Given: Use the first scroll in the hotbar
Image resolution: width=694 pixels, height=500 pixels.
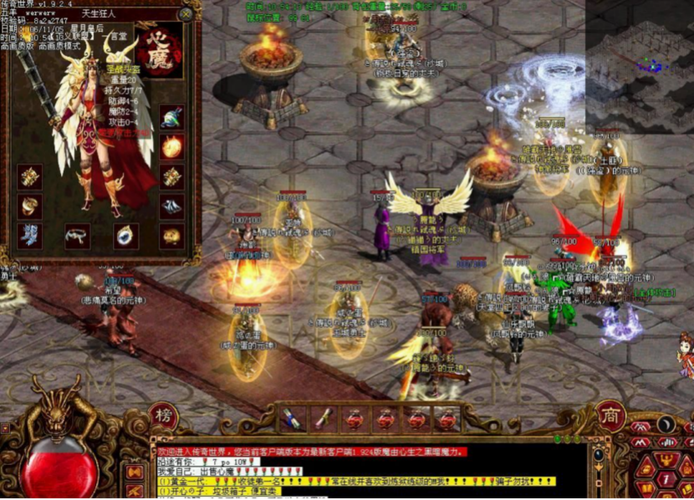Looking at the screenshot, I should 290,418.
